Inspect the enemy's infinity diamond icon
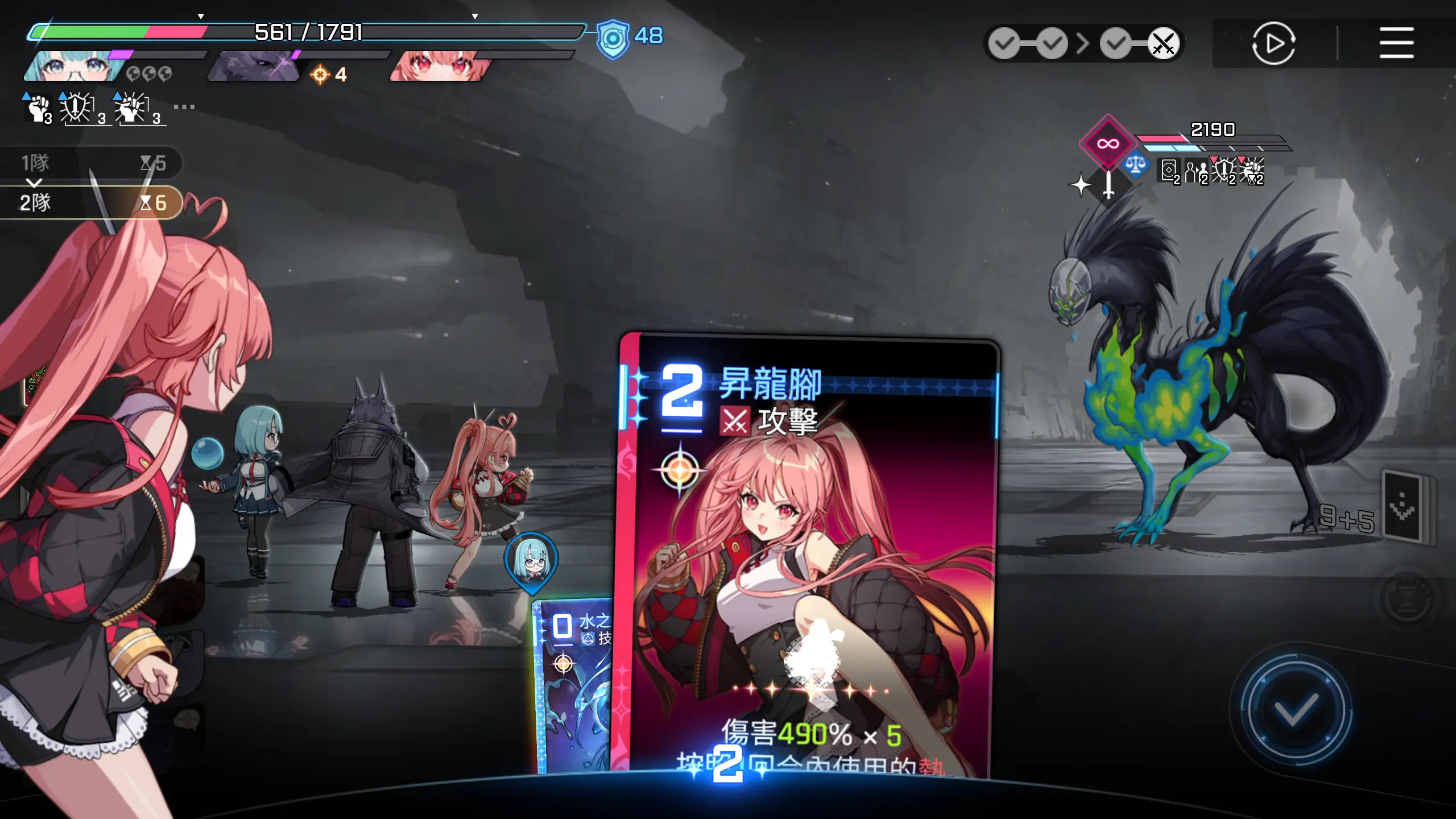This screenshot has height=819, width=1456. [x=1107, y=143]
